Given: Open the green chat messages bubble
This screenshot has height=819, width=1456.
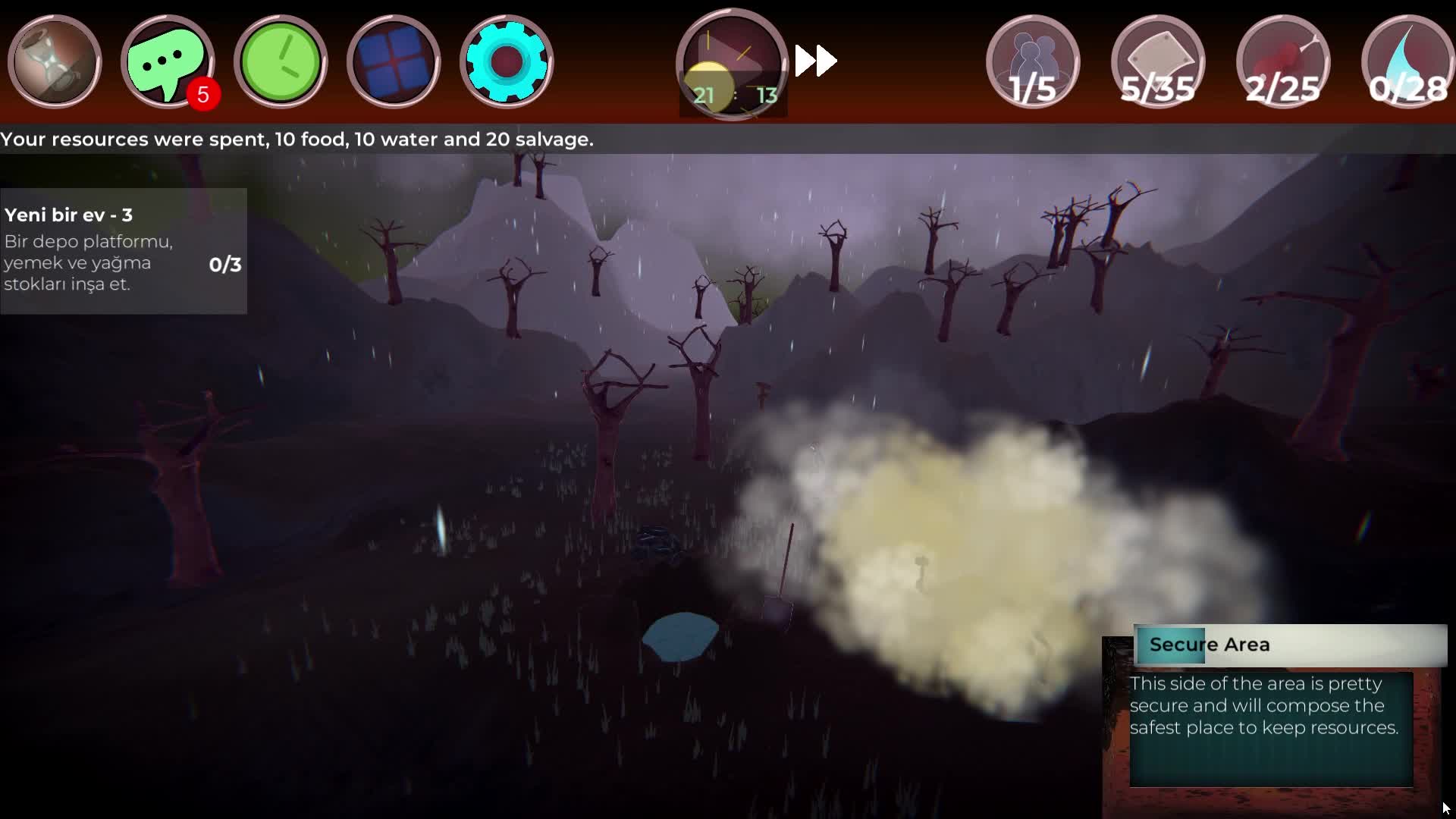Looking at the screenshot, I should coord(167,62).
